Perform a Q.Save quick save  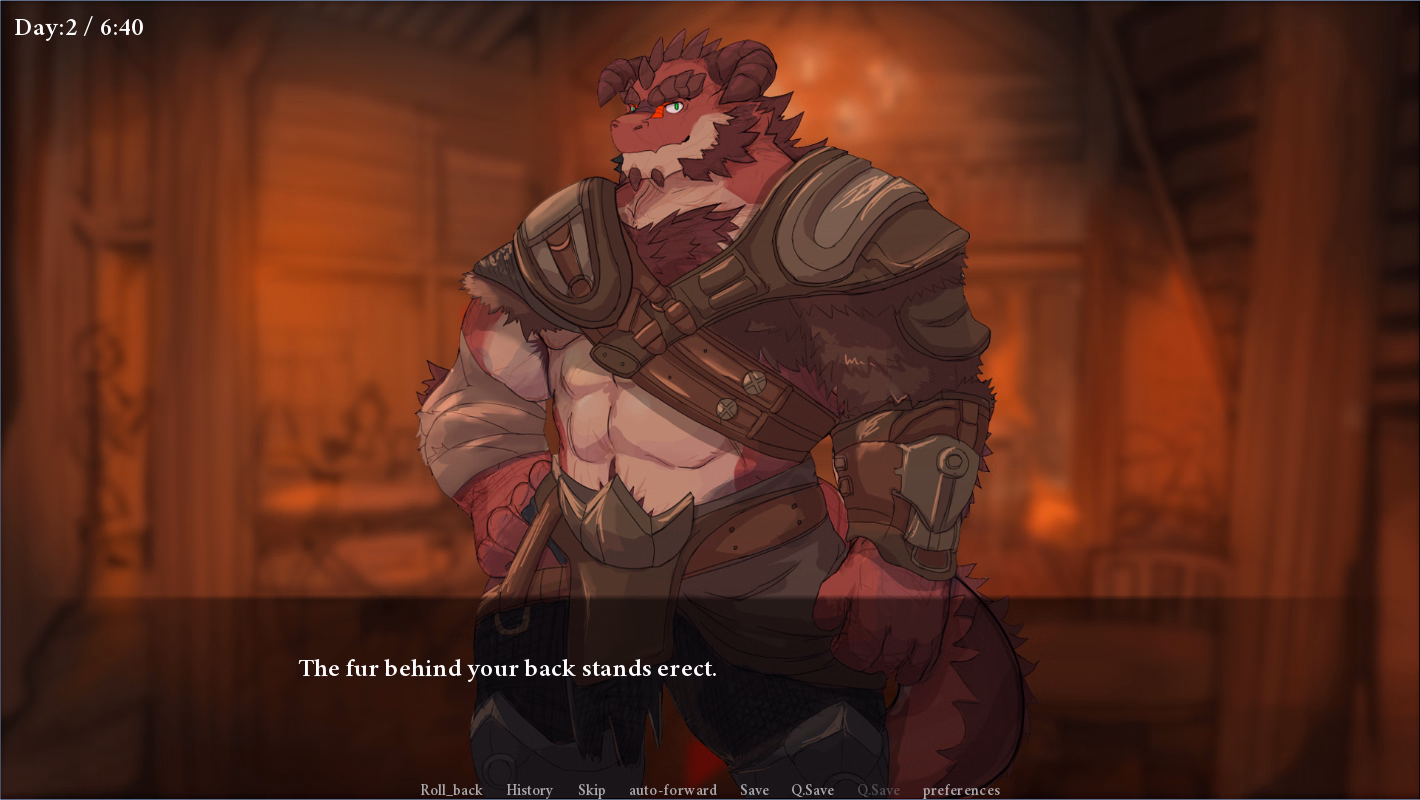click(x=815, y=790)
